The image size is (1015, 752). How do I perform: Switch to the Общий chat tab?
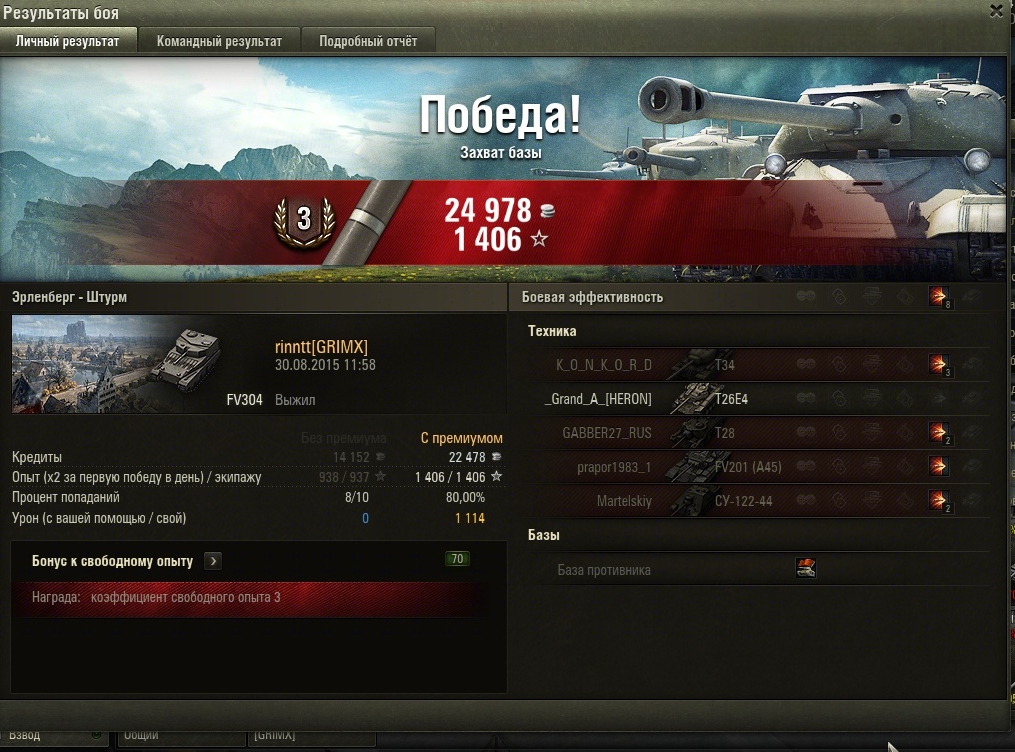180,736
